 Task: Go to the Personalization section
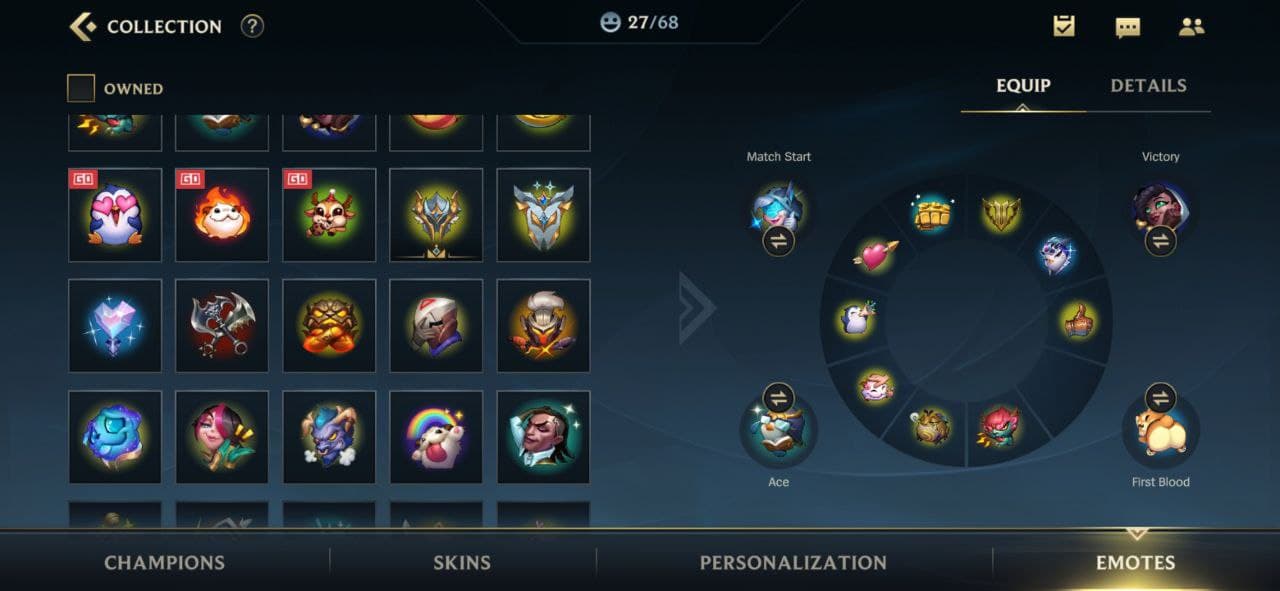[793, 562]
